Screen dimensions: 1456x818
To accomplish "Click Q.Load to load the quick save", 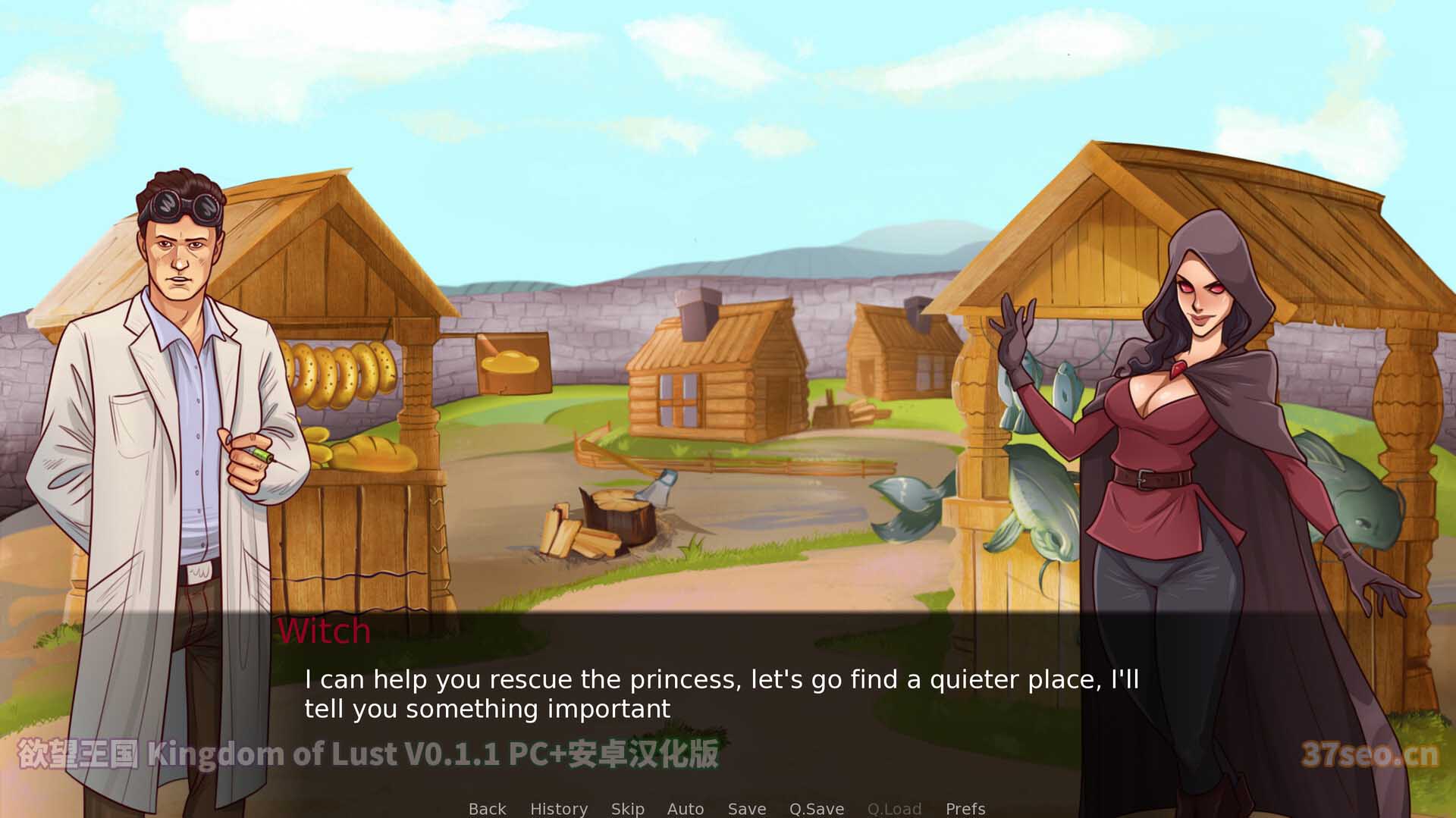I will pos(895,808).
